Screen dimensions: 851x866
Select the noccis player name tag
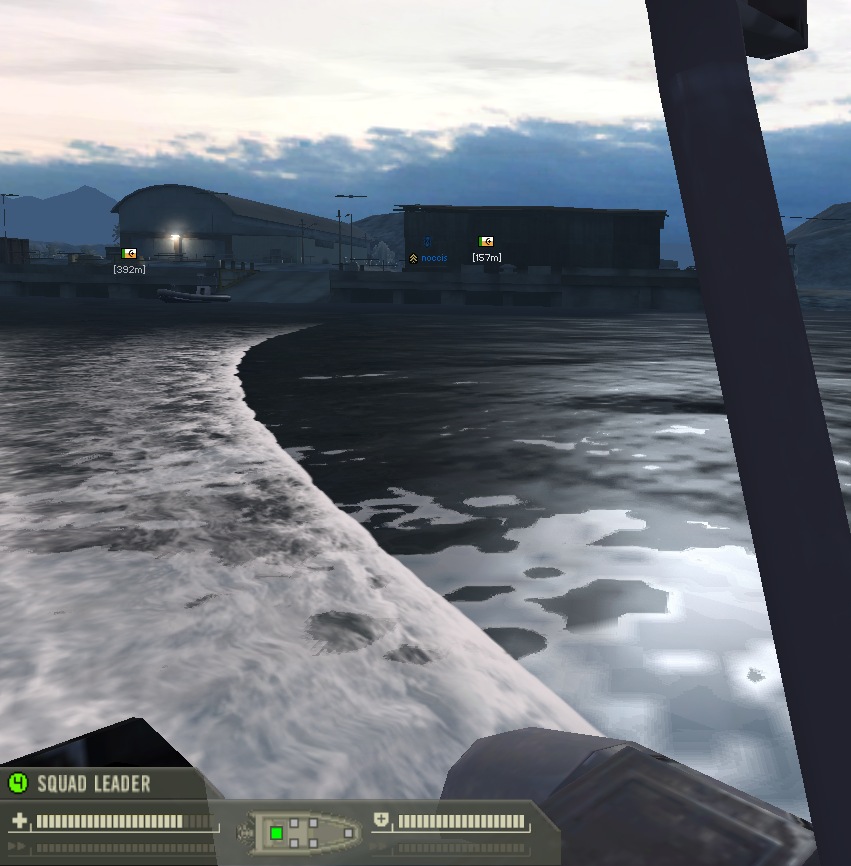tap(434, 258)
